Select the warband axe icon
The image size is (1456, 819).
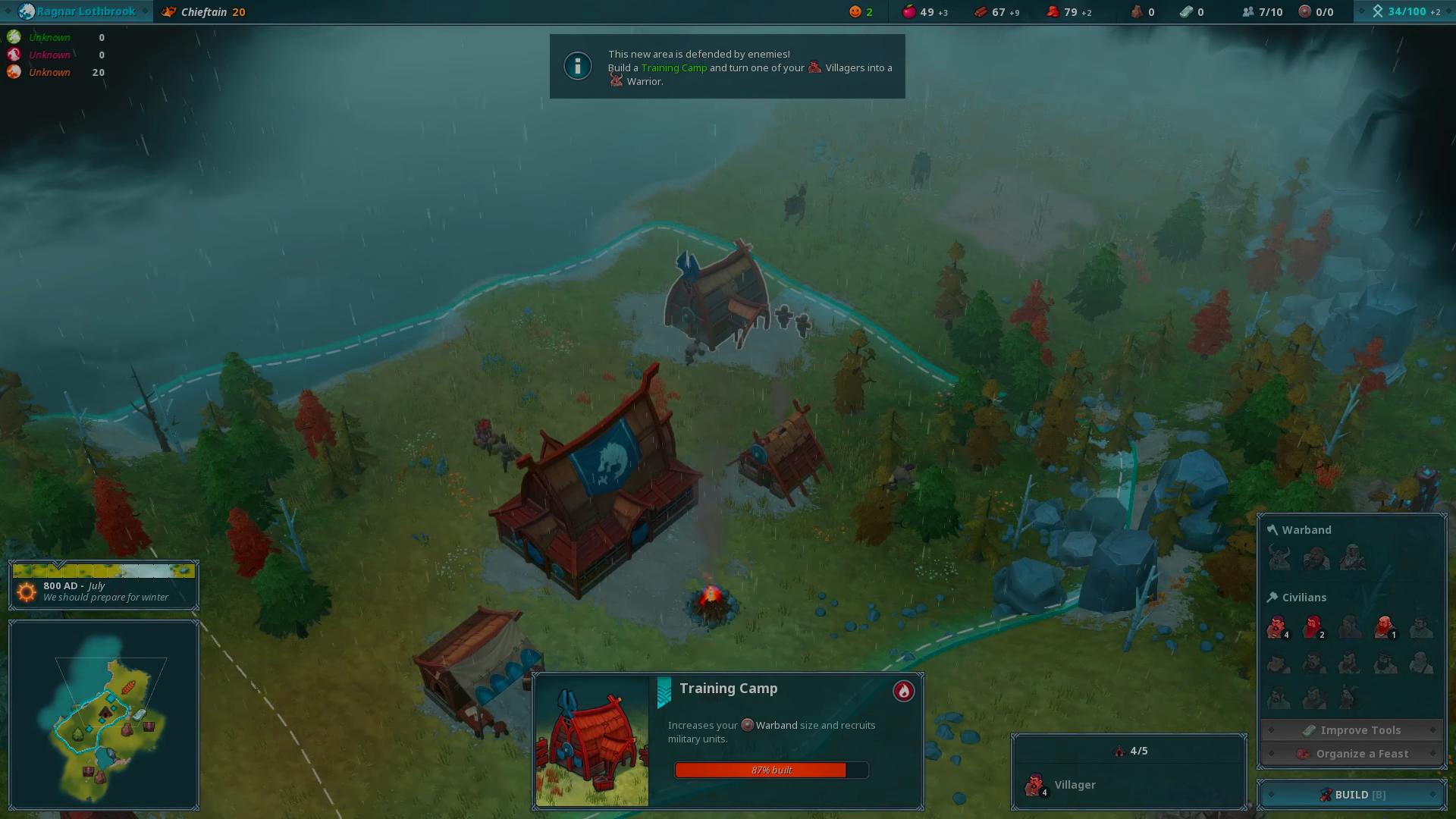(1273, 529)
